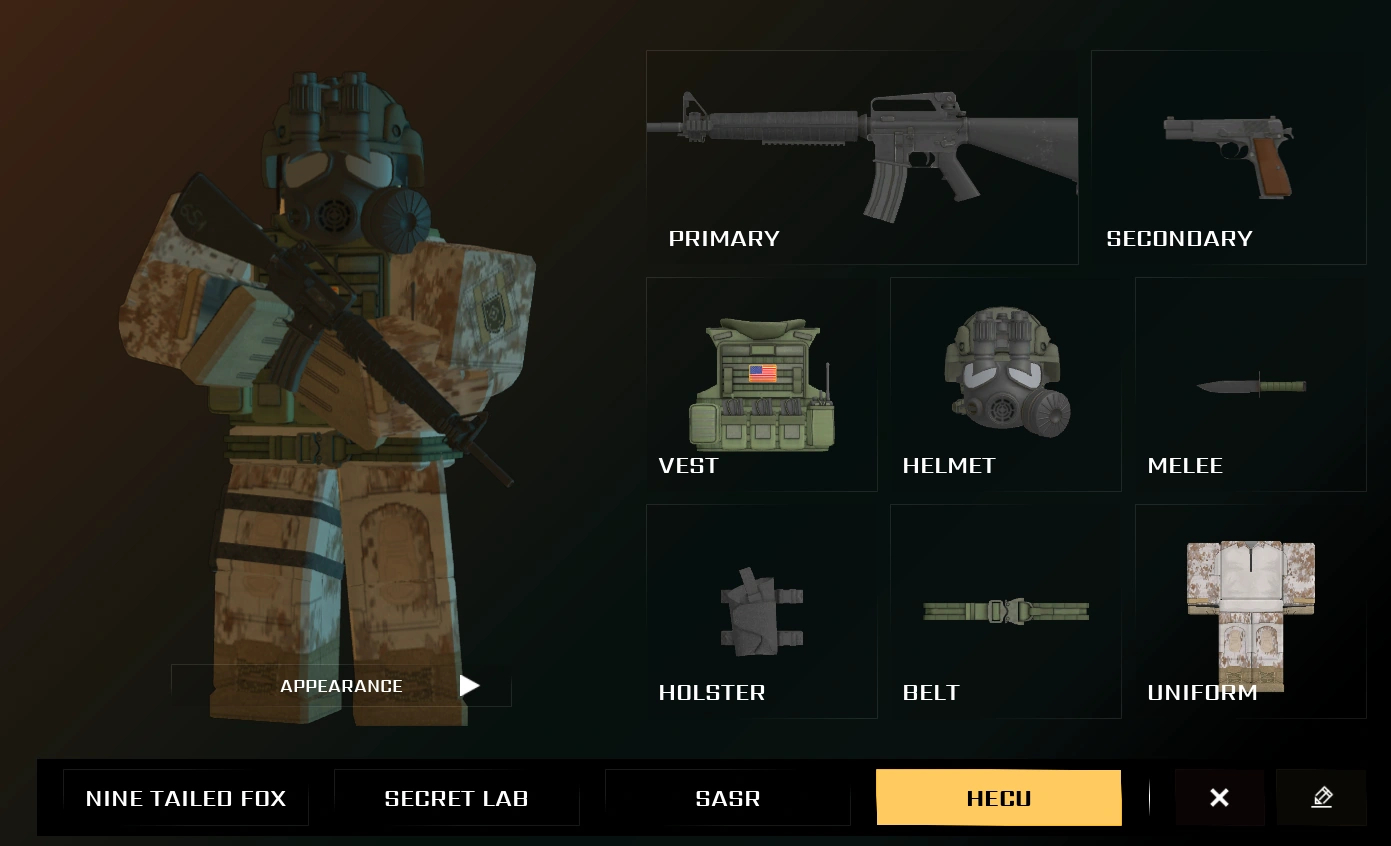The image size is (1391, 846).
Task: Switch to the SECRET LAB loadout
Action: pos(456,797)
